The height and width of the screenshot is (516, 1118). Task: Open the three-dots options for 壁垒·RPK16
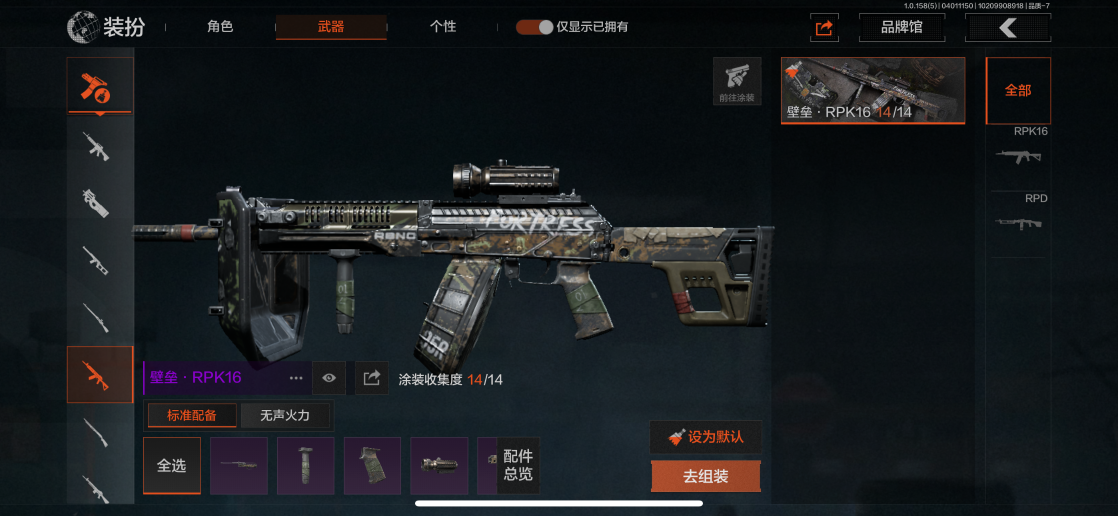[296, 378]
